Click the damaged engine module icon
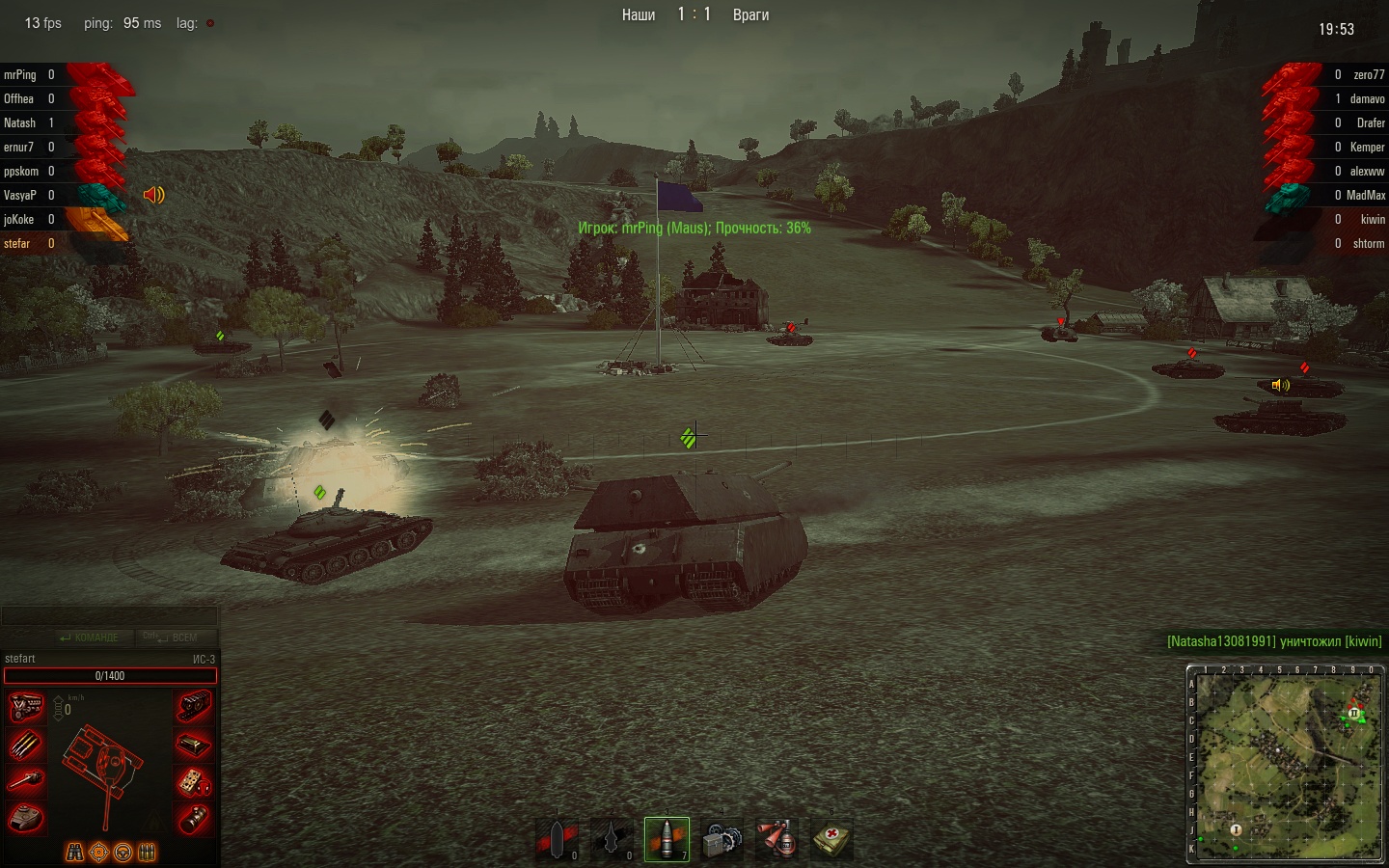 coord(26,707)
